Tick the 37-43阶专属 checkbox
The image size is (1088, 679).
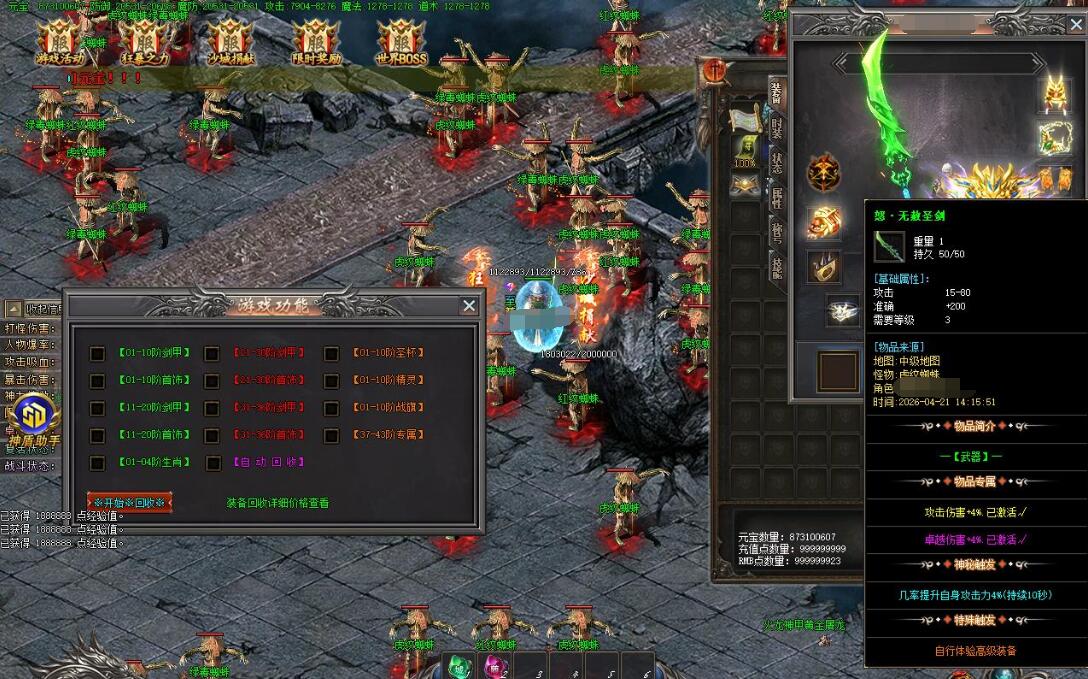point(331,436)
